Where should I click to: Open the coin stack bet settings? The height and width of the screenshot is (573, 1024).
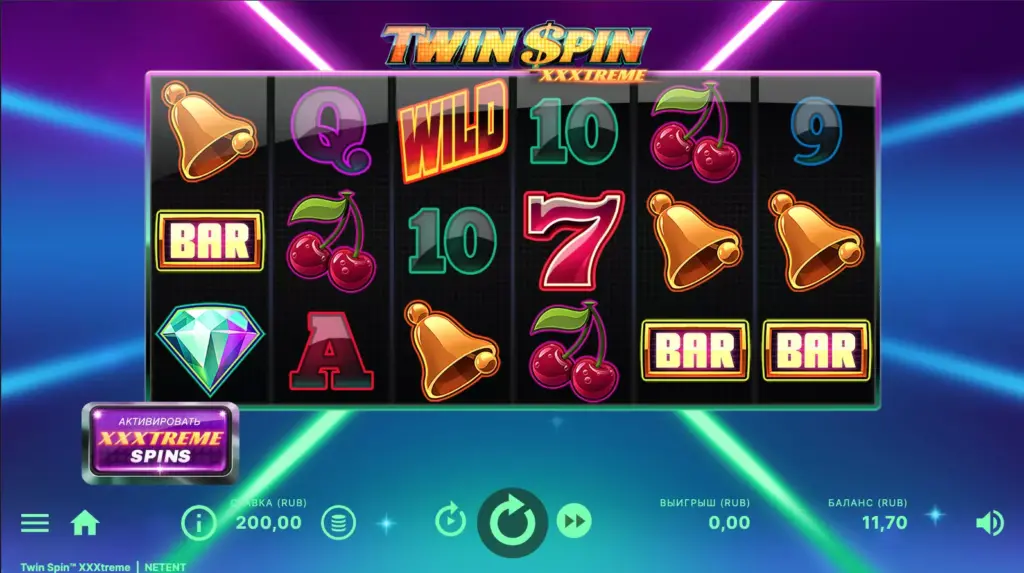coord(338,522)
